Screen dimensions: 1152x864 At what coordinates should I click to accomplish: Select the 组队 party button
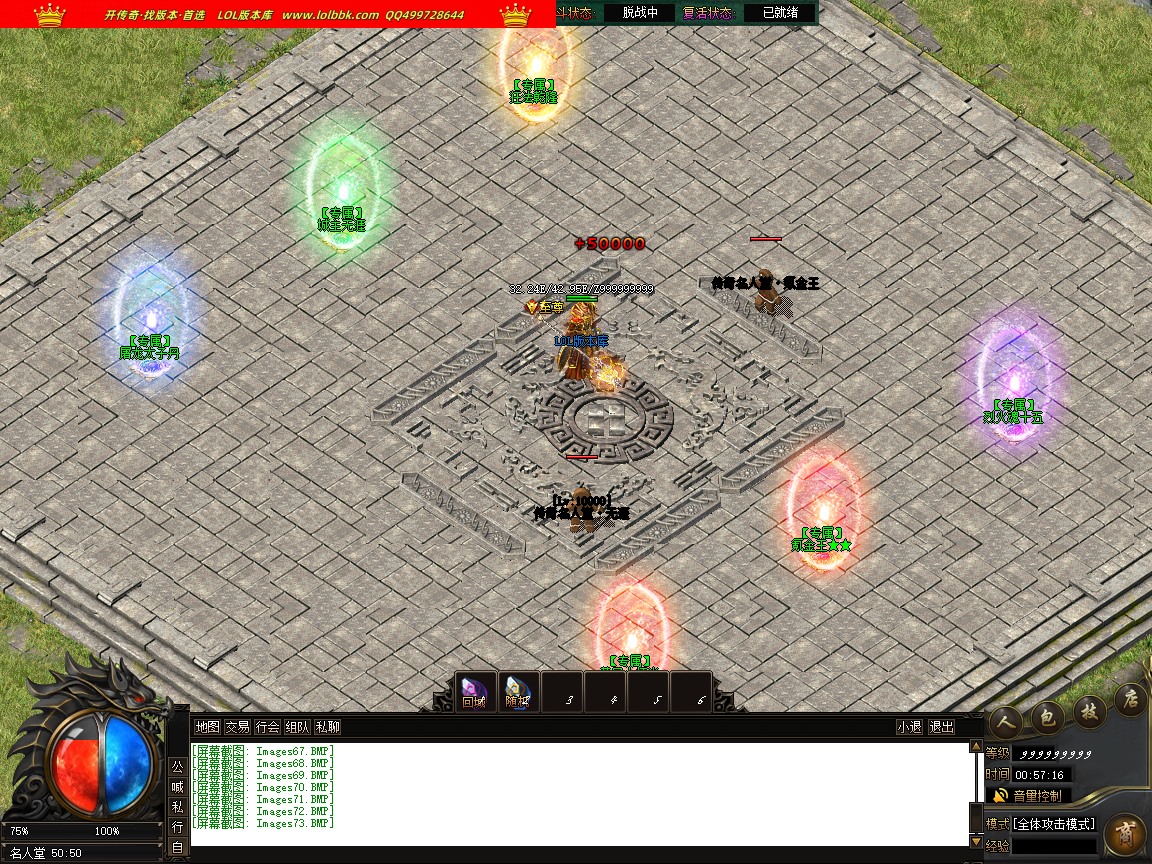297,727
